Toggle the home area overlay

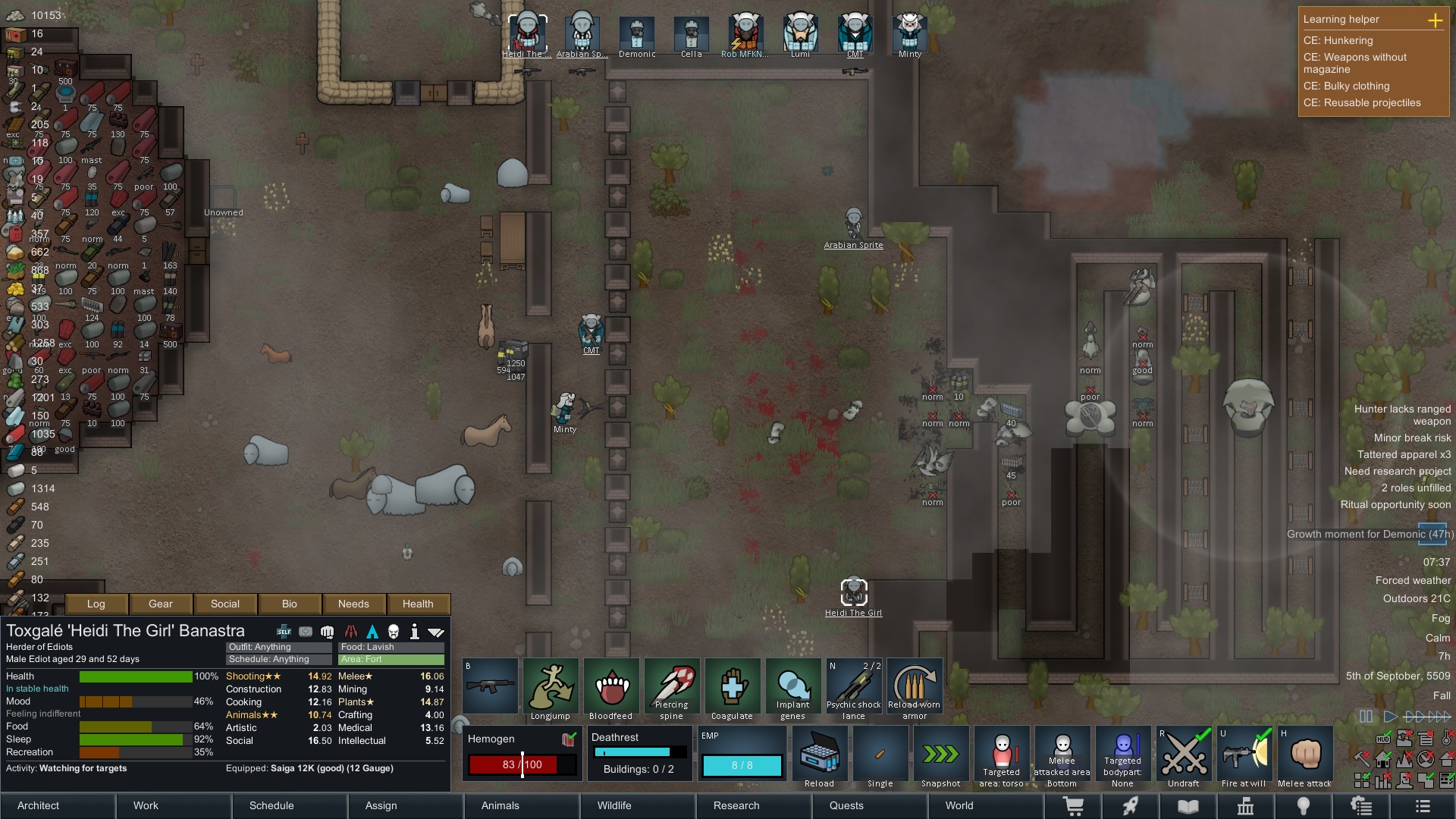(x=1383, y=760)
